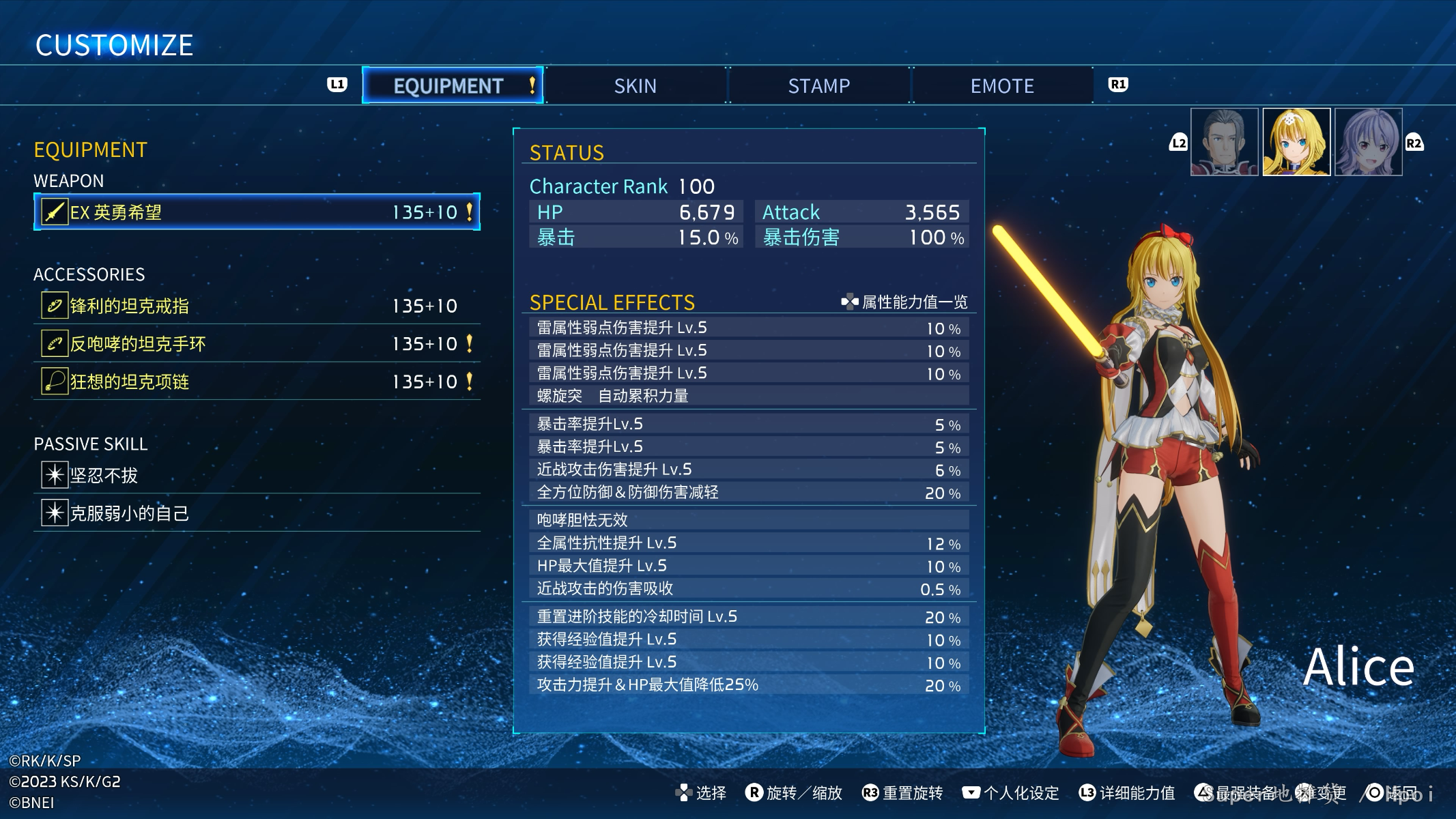This screenshot has width=1456, height=819.
Task: Open the STAMP tab
Action: point(818,86)
